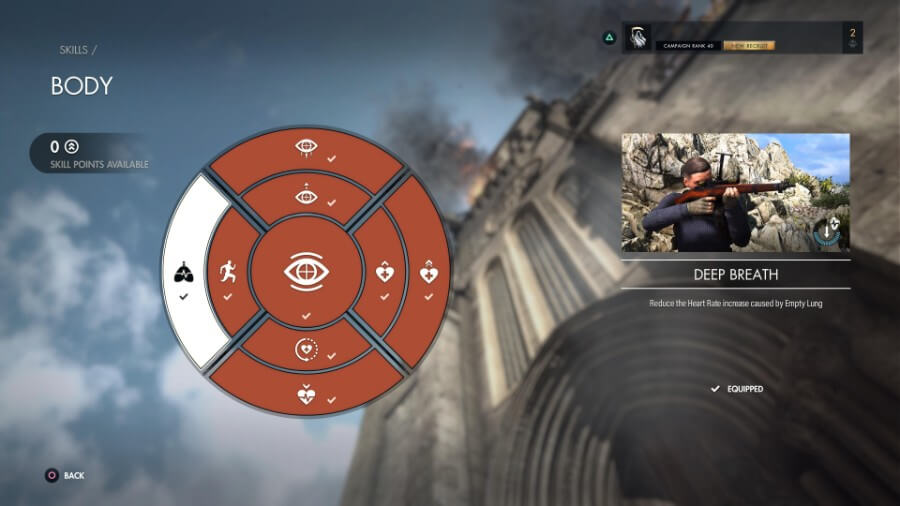Go back using the Back button

(x=65, y=476)
